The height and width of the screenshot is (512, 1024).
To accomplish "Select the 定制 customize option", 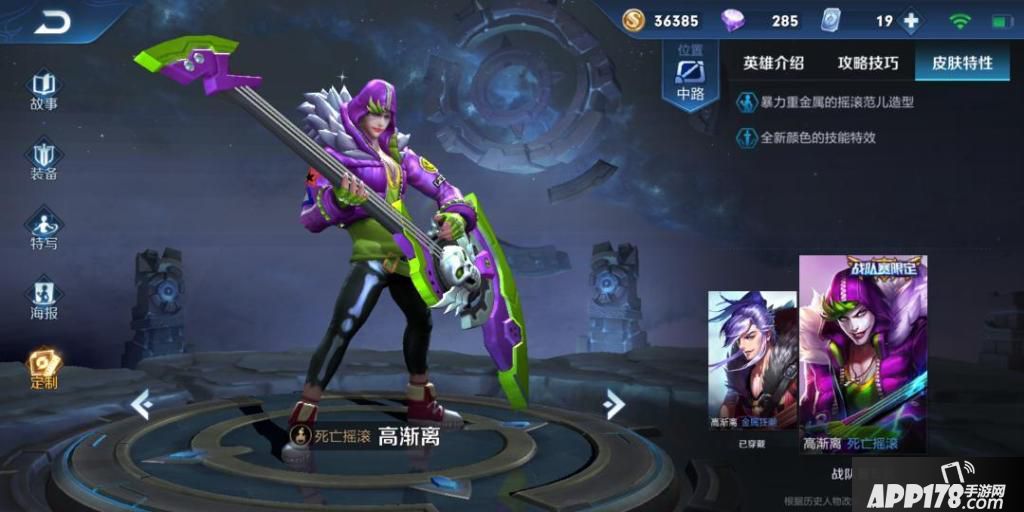I will (43, 367).
